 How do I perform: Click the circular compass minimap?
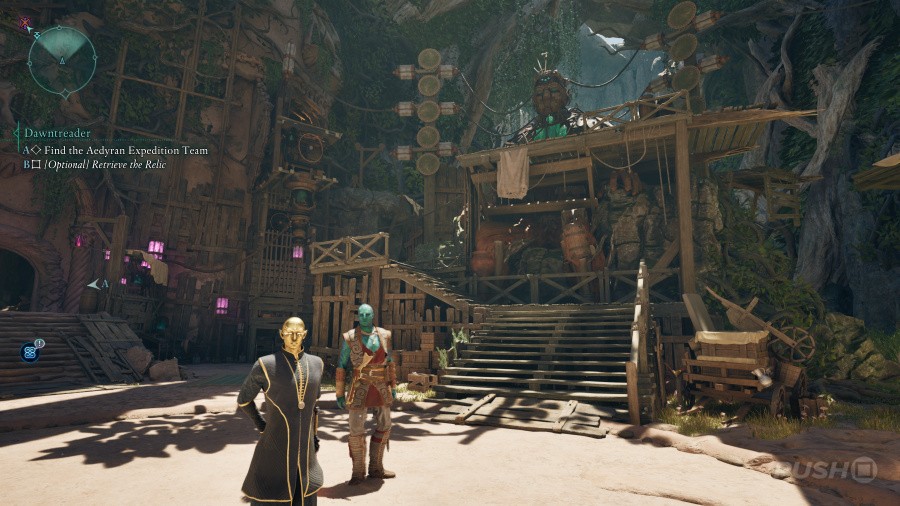point(61,59)
